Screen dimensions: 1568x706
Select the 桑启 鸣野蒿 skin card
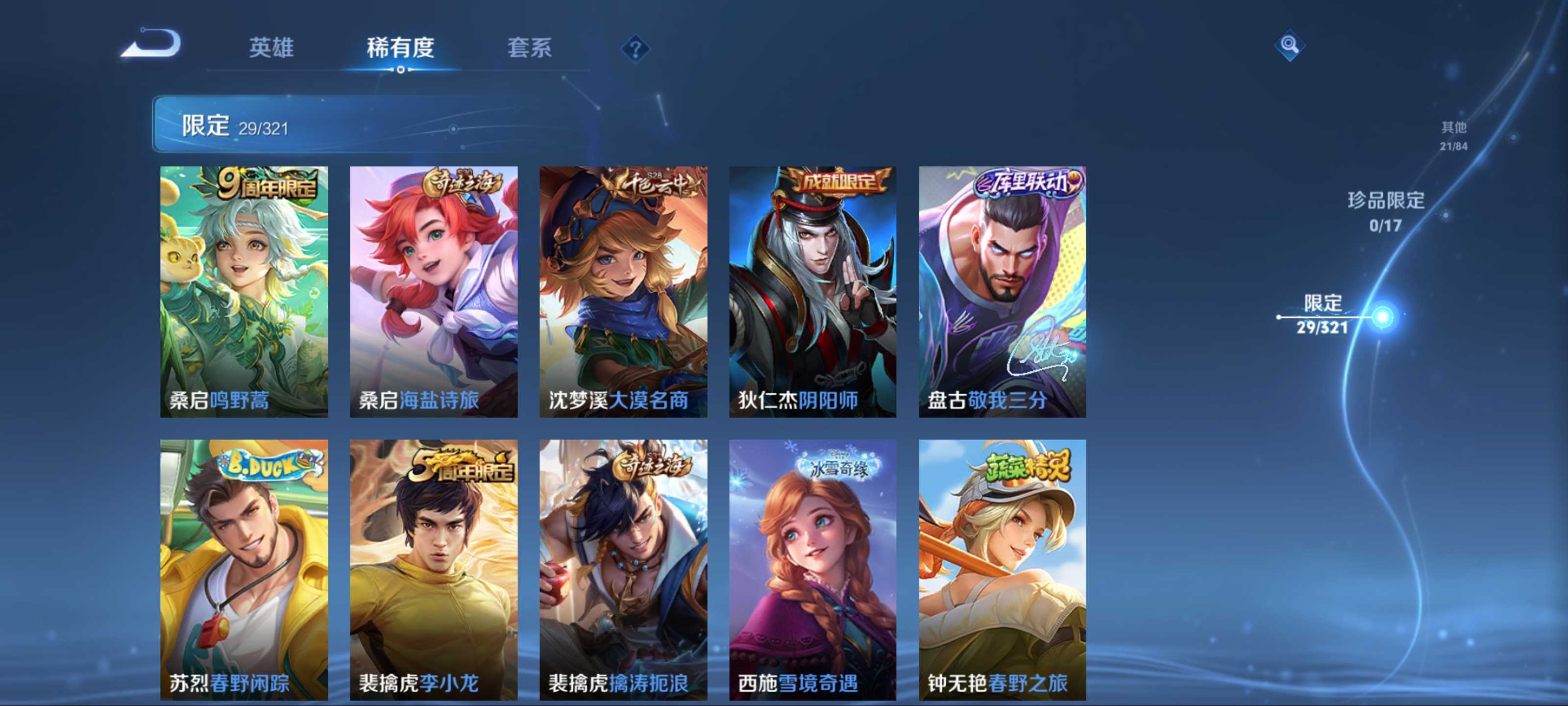point(244,292)
